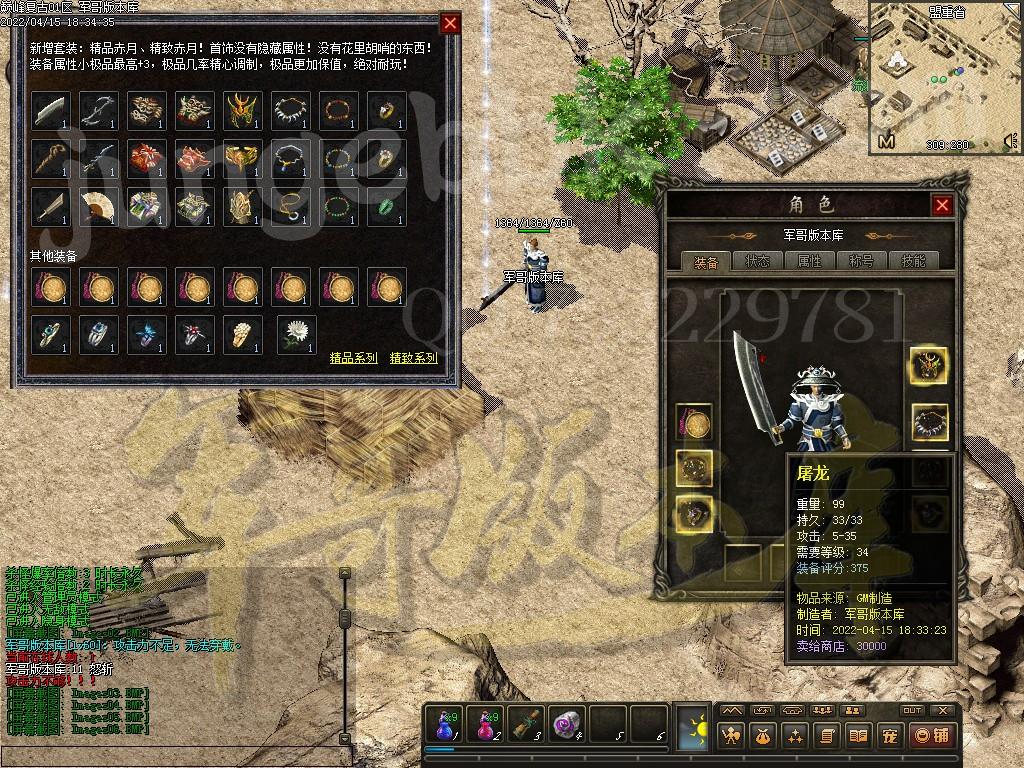The width and height of the screenshot is (1024, 768).
Task: Click the OUT button on toolbar
Action: [911, 710]
